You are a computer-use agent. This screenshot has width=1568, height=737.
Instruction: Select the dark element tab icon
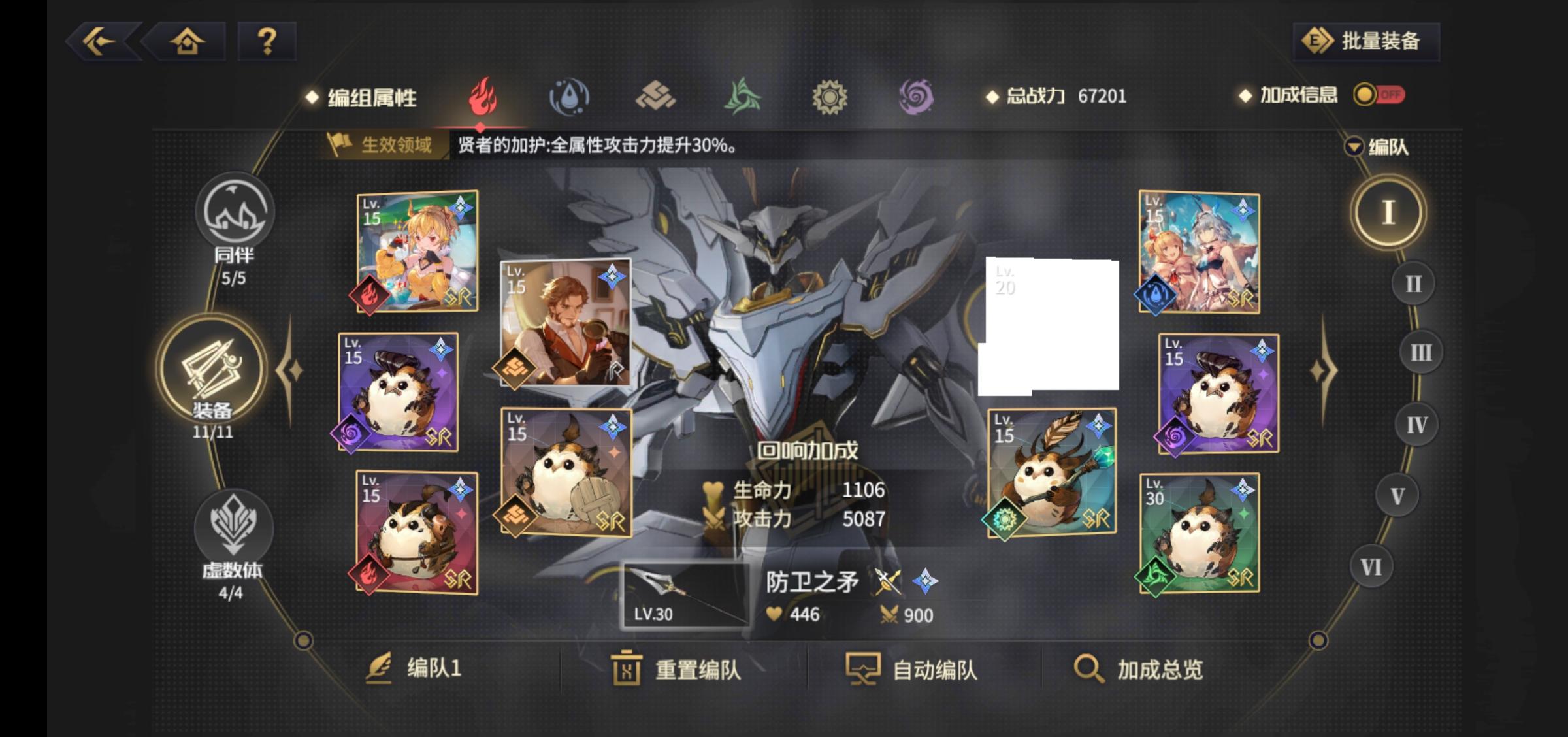(x=918, y=96)
